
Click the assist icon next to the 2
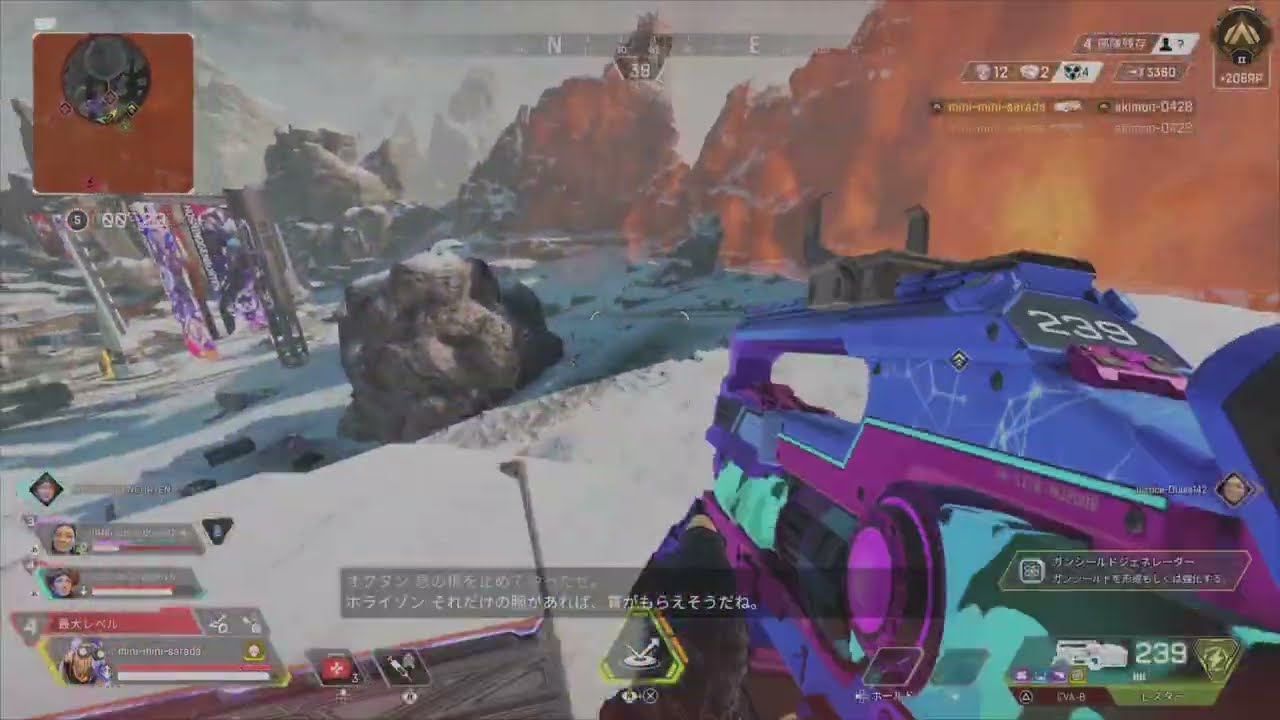tap(1027, 71)
